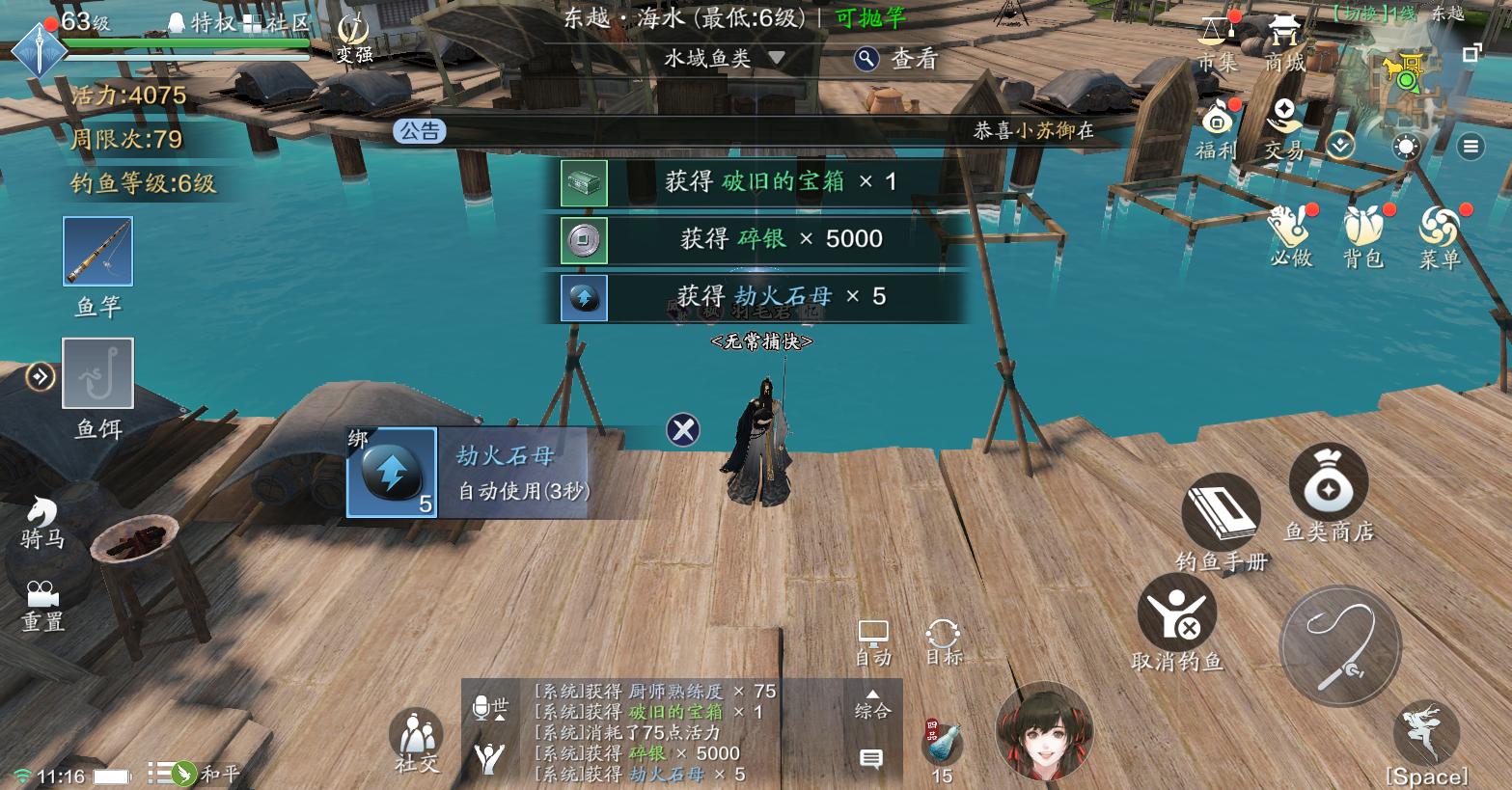Open the 菜单 main menu
Screen dimensions: 1512x790
point(1440,232)
